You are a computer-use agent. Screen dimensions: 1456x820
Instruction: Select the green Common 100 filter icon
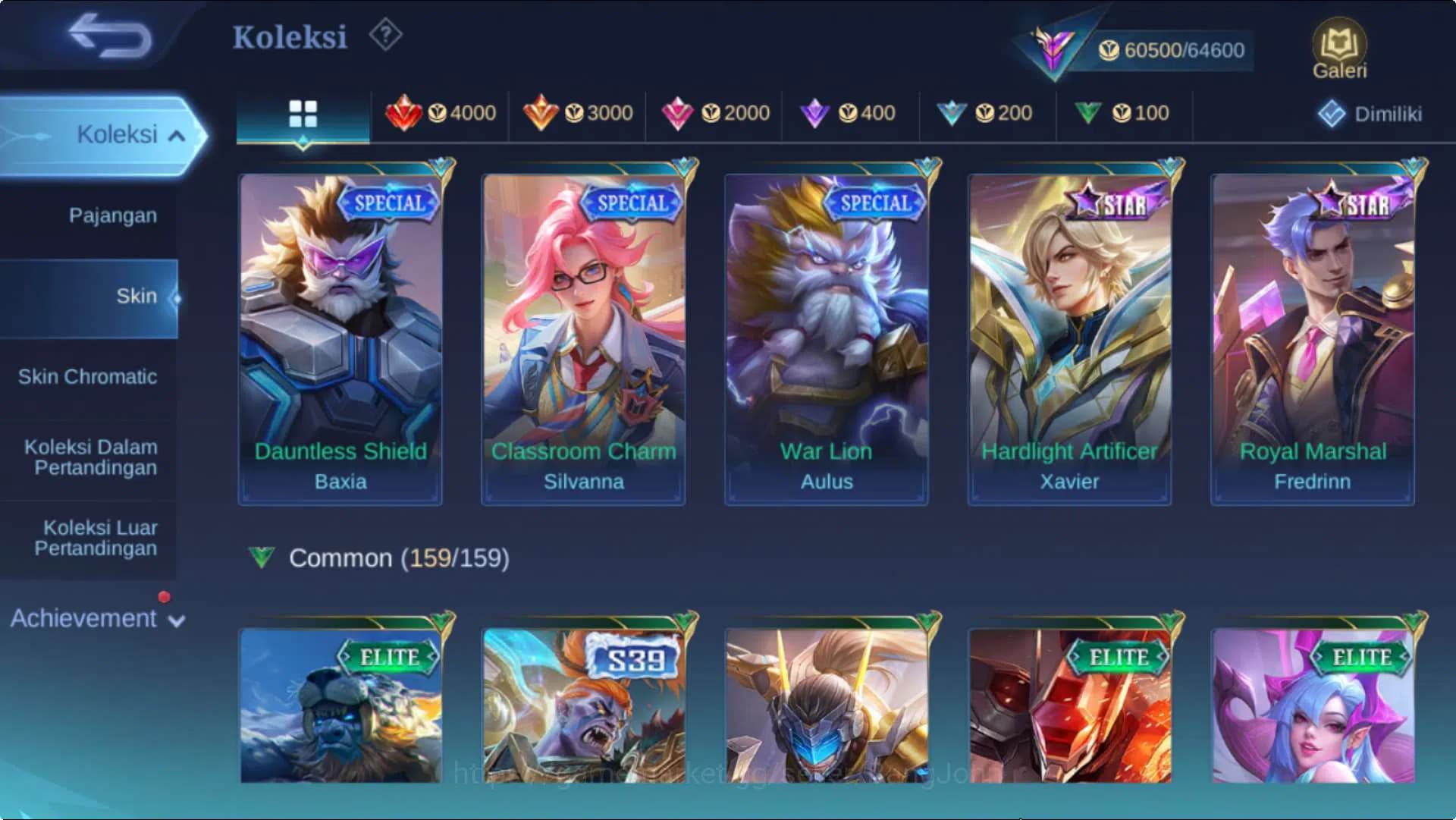pyautogui.click(x=1087, y=112)
